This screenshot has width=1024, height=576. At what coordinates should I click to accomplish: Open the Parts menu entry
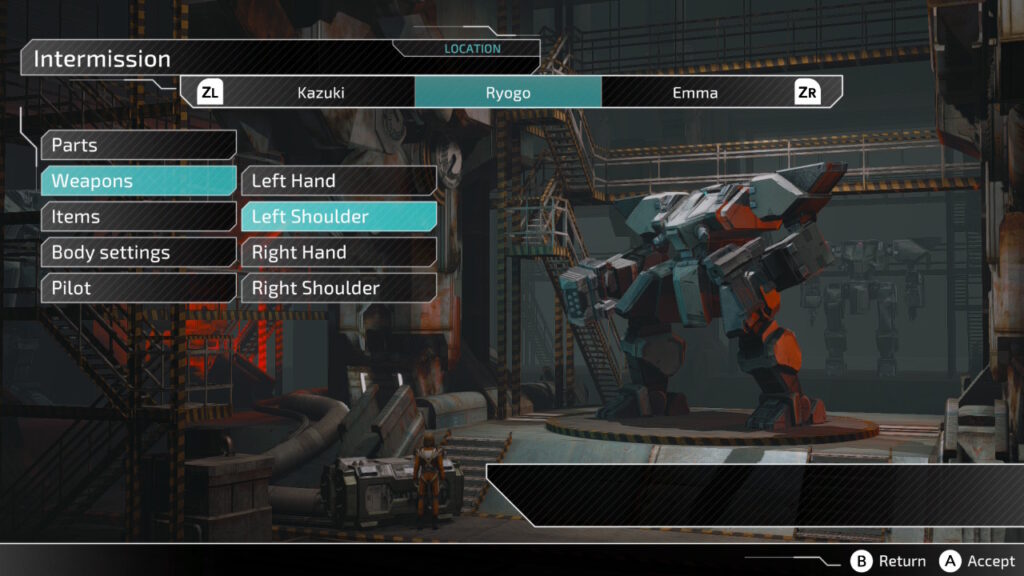[x=138, y=145]
